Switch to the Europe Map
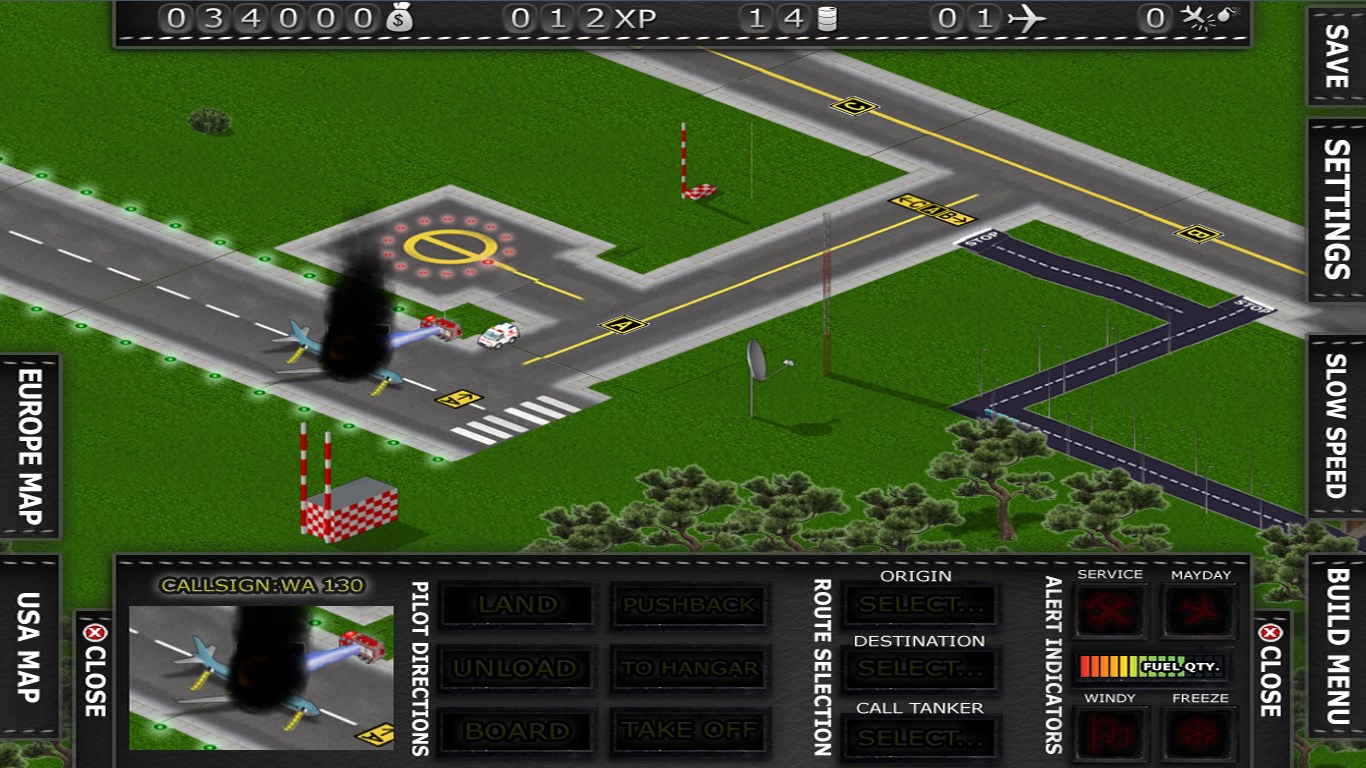This screenshot has width=1366, height=768. [30, 446]
